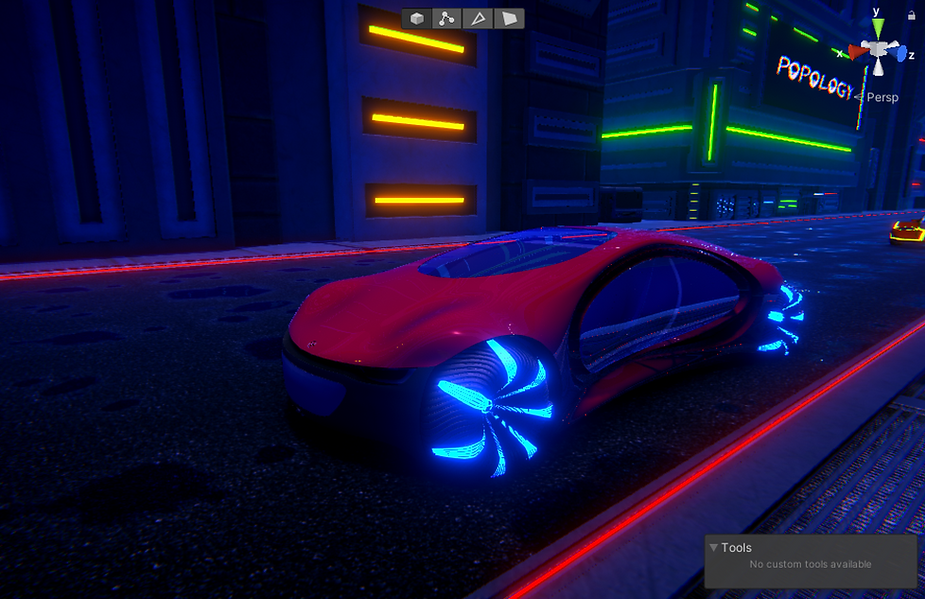Click the gizmo's center gray cube
Image resolution: width=925 pixels, height=599 pixels.
coord(878,50)
